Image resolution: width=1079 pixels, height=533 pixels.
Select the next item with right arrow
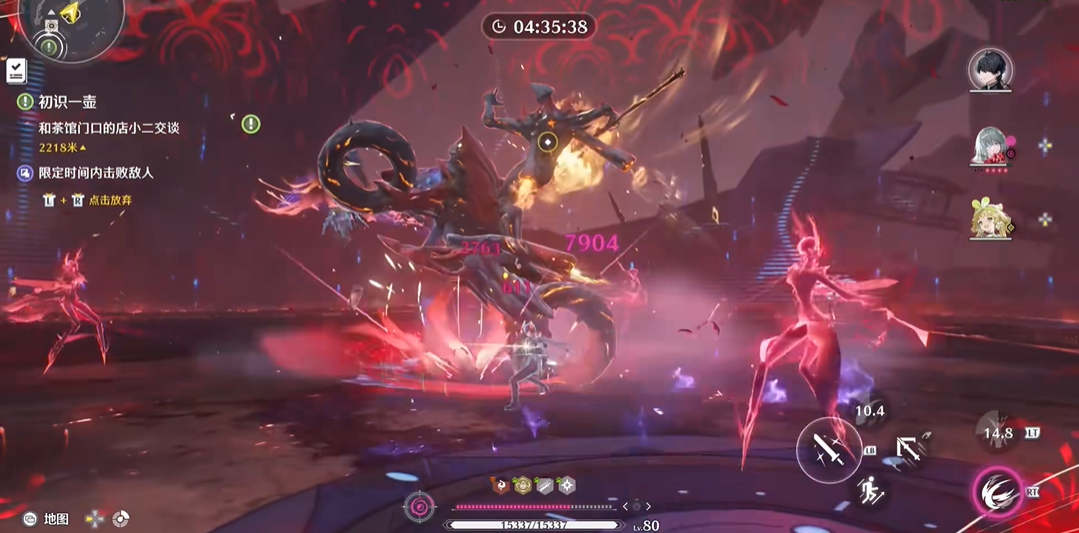648,507
